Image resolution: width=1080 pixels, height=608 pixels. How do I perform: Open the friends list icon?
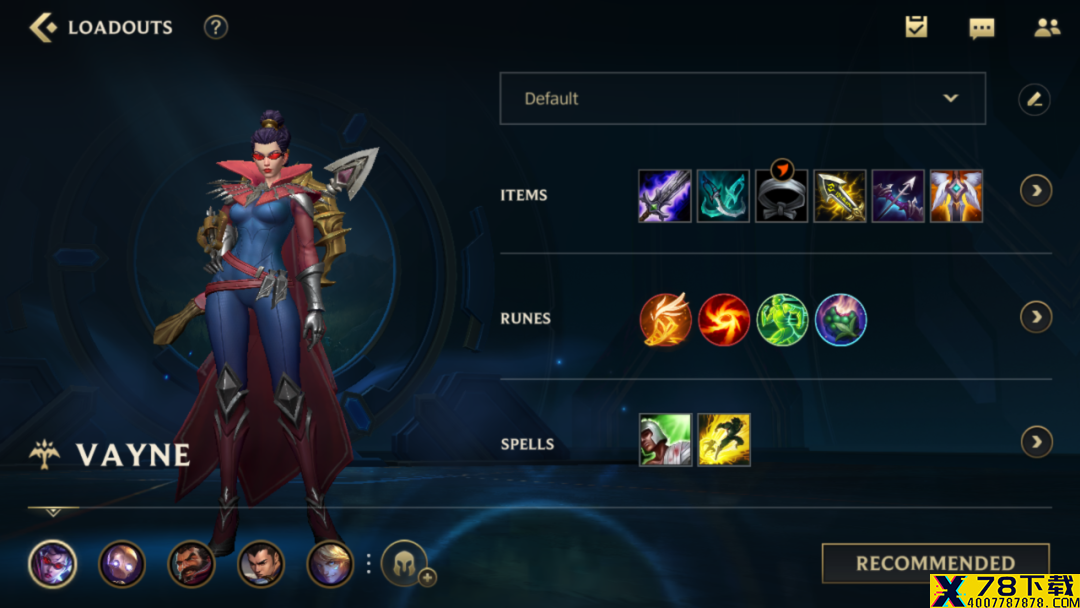click(1047, 28)
